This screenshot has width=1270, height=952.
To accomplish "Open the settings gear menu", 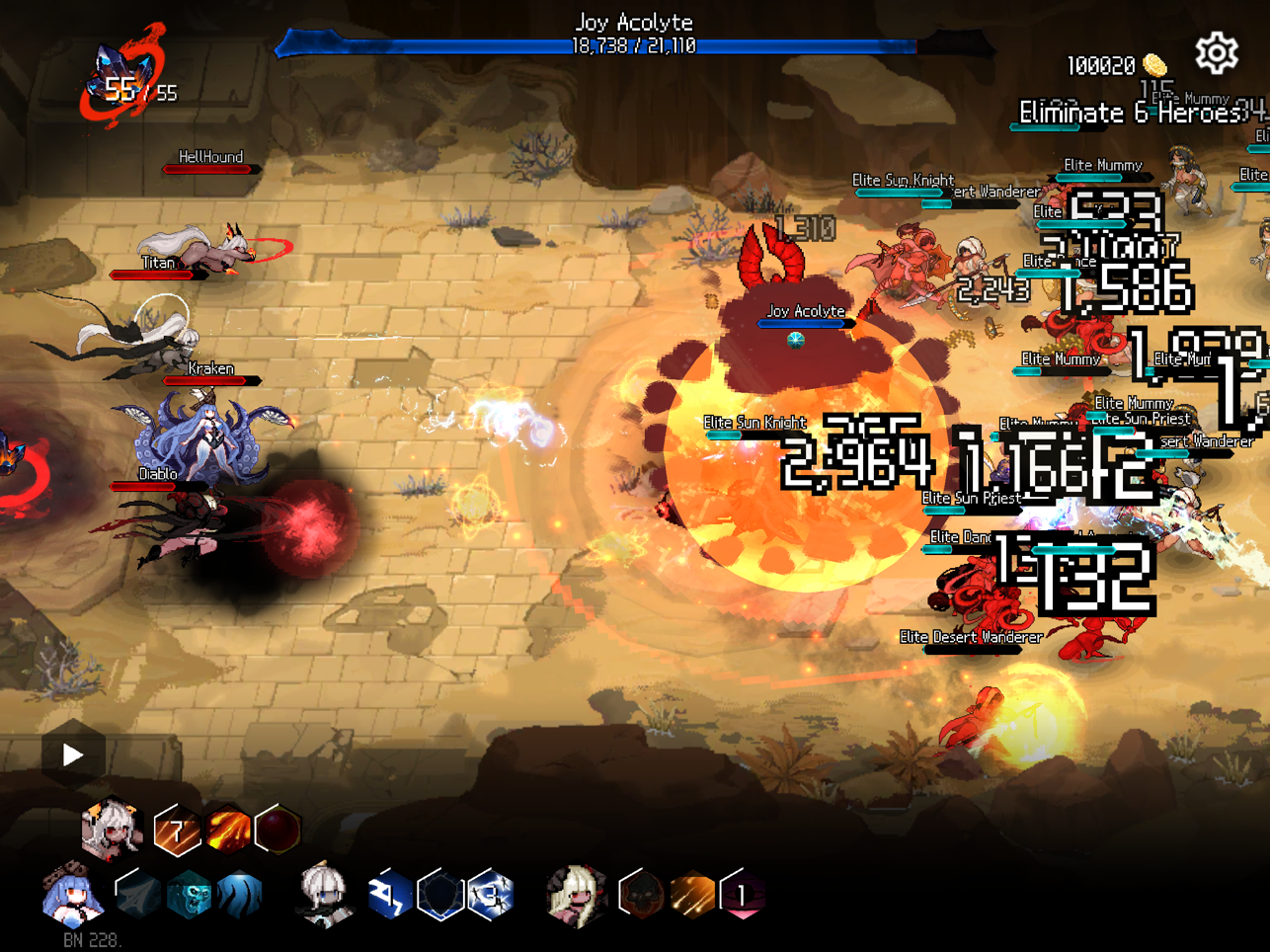I will tap(1217, 53).
